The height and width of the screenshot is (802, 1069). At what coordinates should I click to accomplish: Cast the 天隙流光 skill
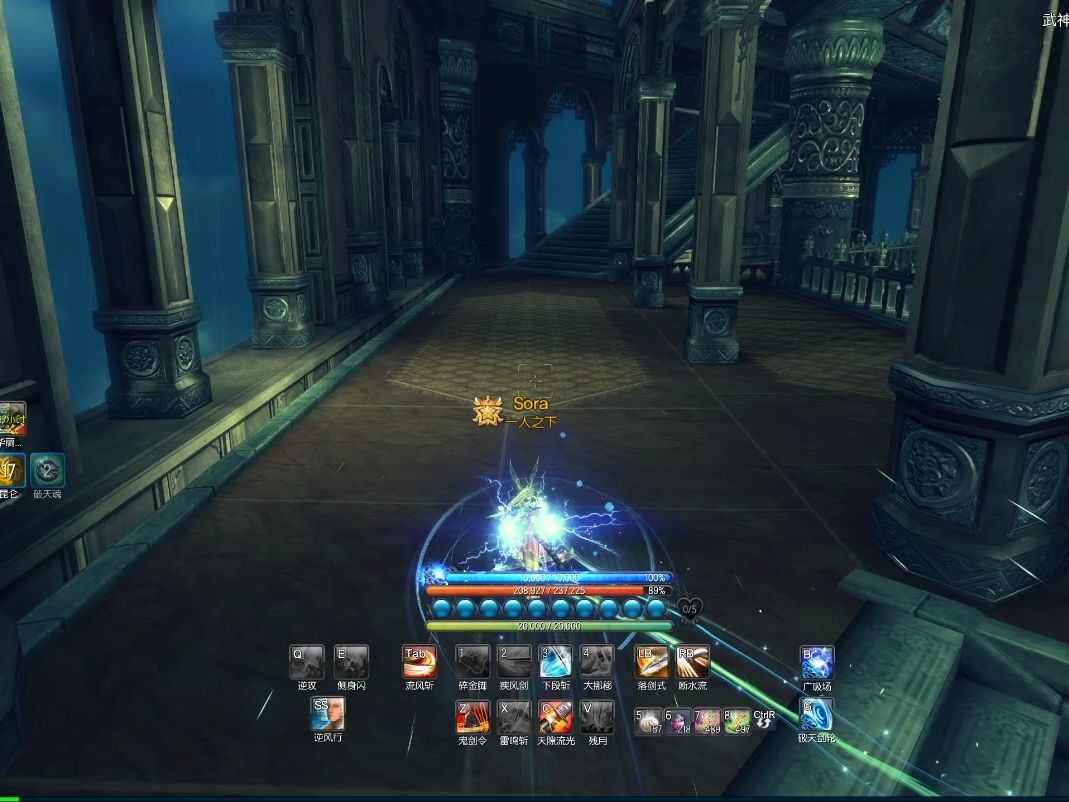click(556, 717)
